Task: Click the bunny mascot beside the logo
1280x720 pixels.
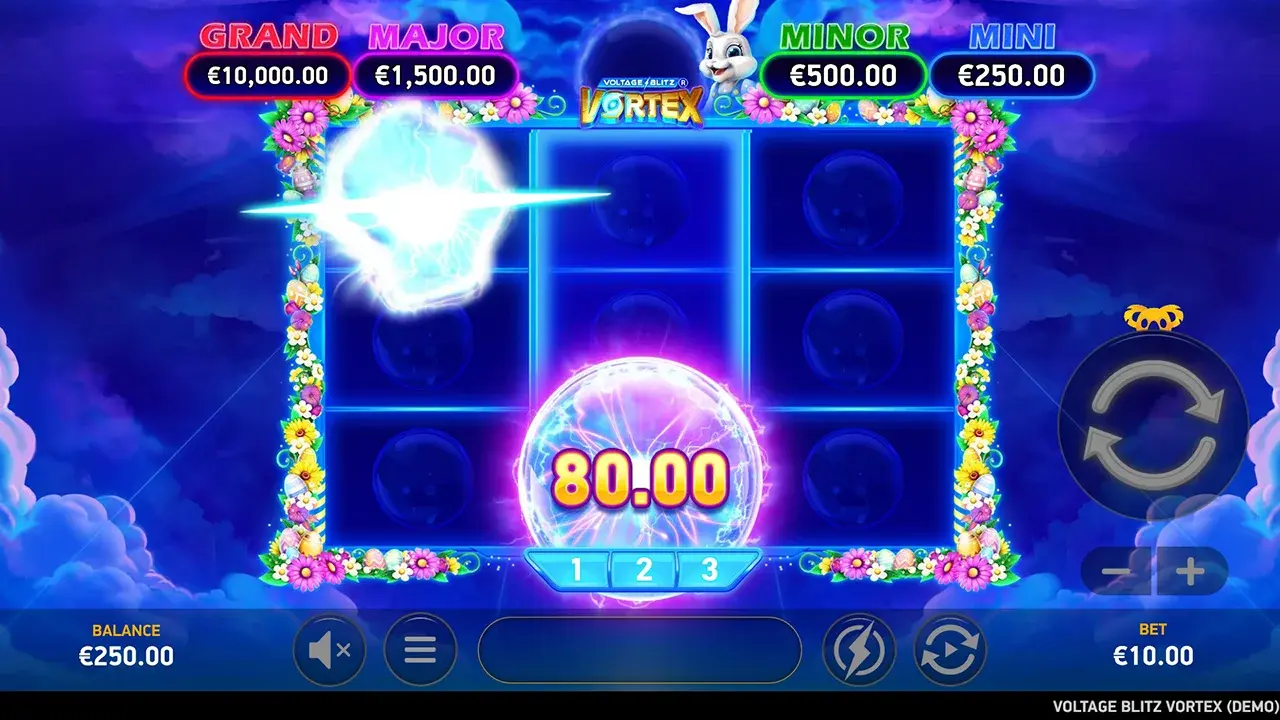Action: [x=724, y=50]
